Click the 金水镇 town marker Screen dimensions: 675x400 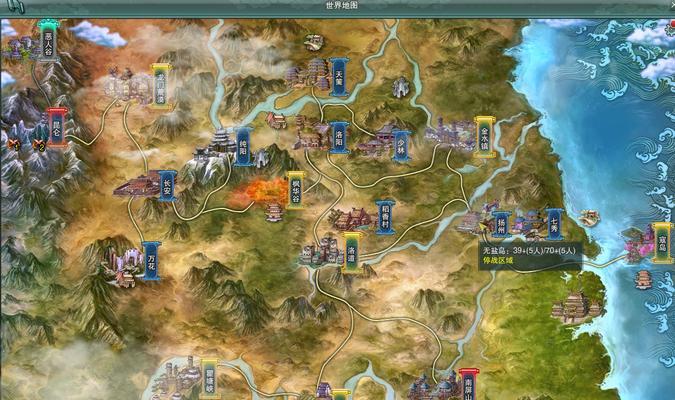485,133
